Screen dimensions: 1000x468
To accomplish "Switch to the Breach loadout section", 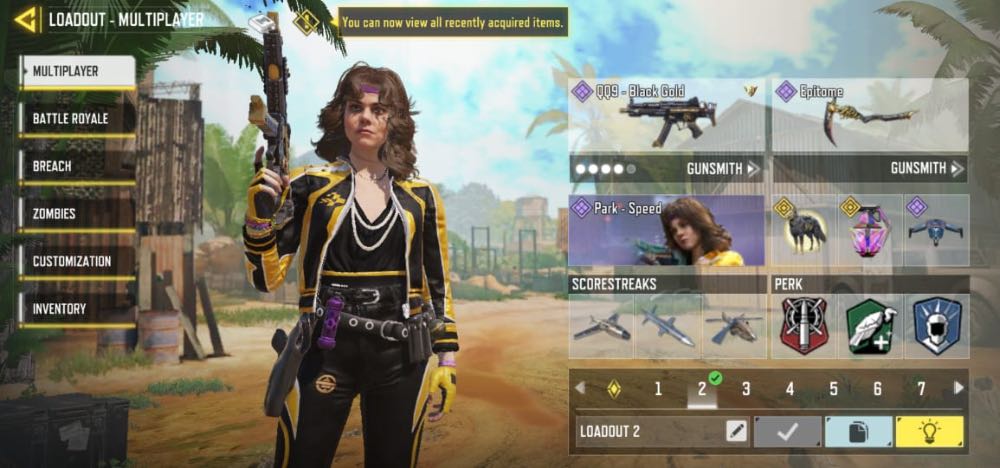I will tap(77, 166).
